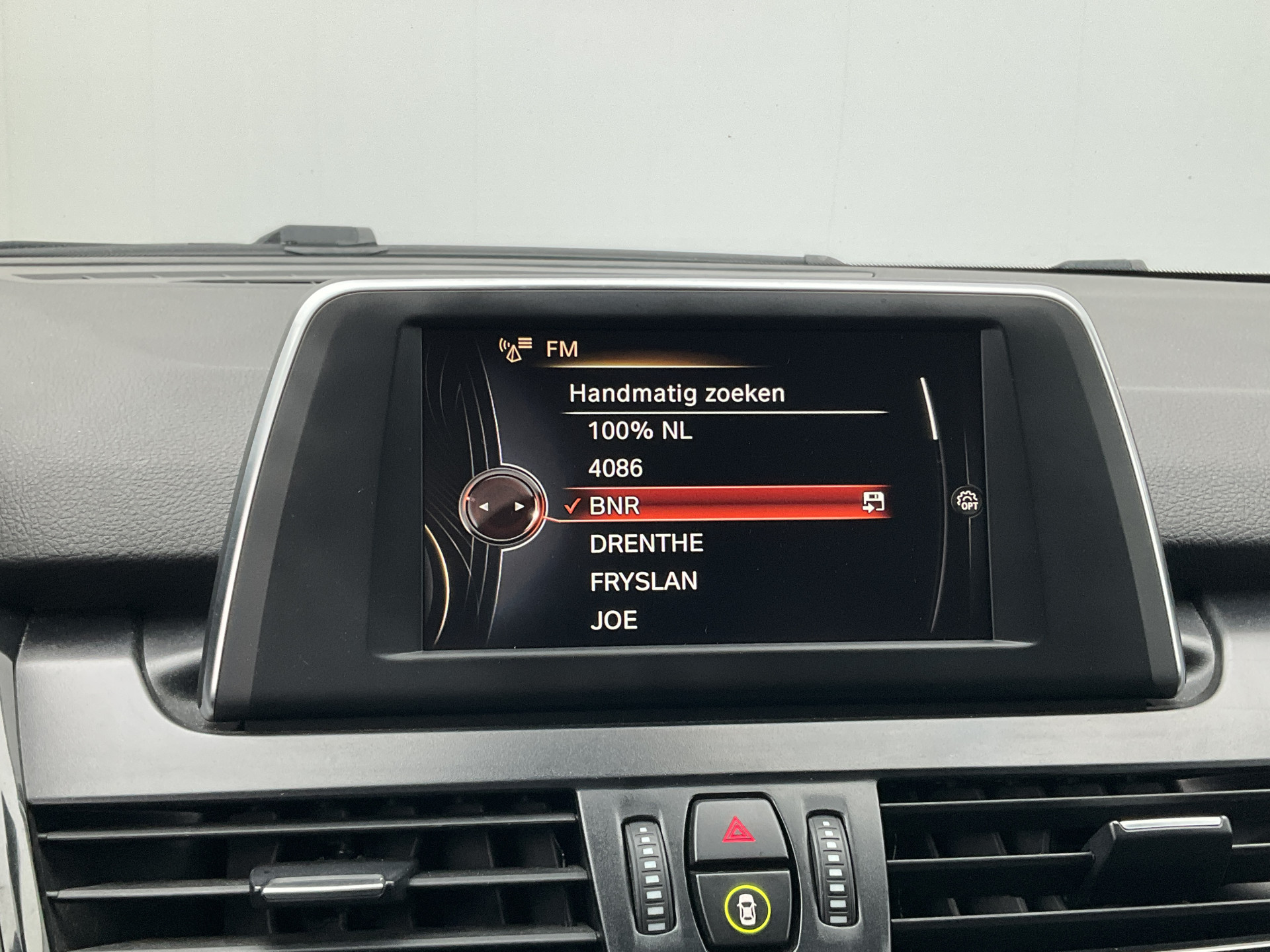The image size is (1270, 952).
Task: Open the OPT options gear icon
Action: 967,500
